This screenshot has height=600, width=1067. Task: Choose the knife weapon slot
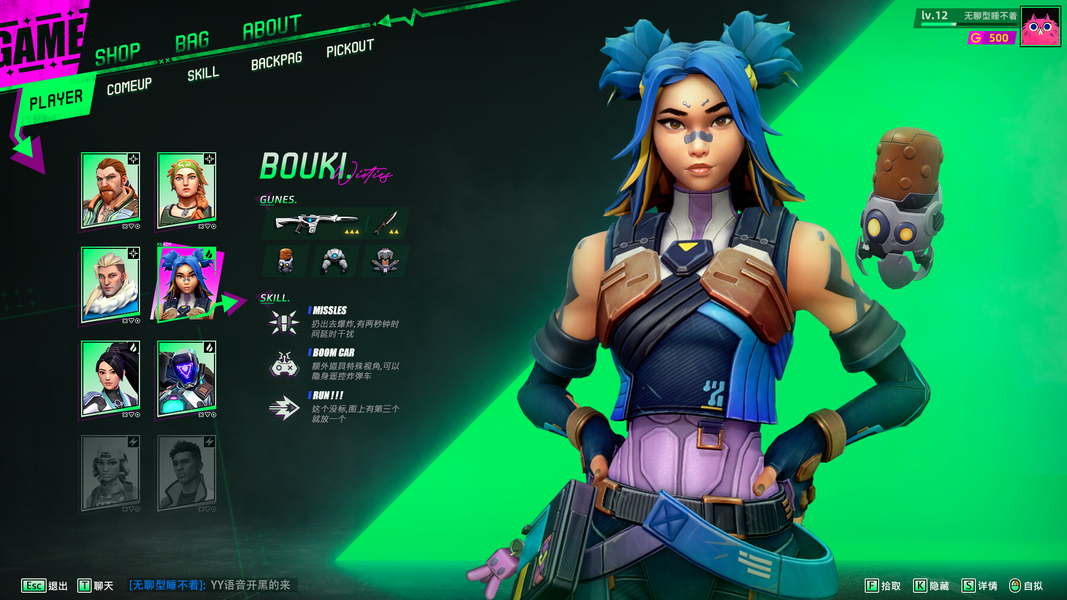(387, 224)
